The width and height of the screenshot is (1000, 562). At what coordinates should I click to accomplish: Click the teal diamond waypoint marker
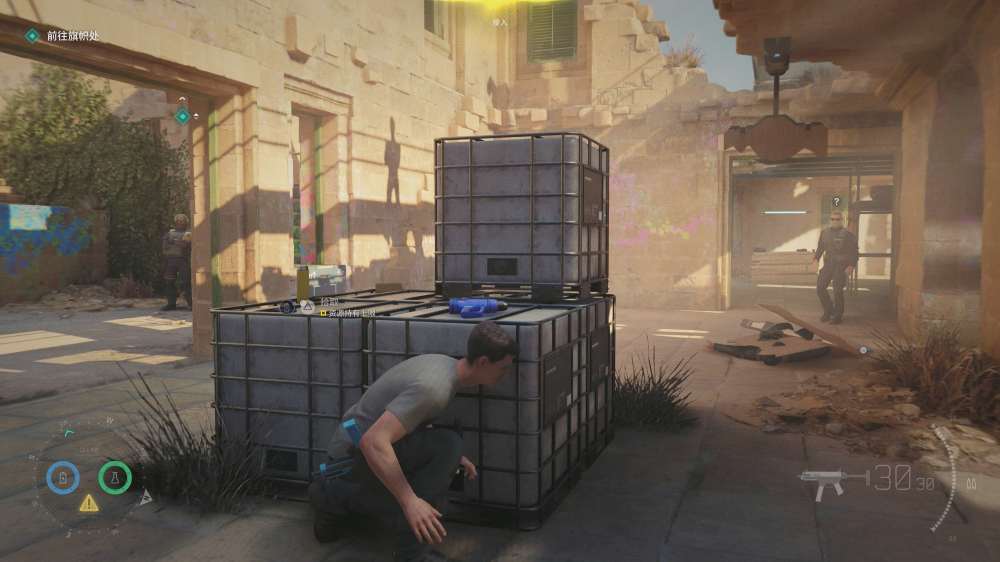tap(182, 116)
